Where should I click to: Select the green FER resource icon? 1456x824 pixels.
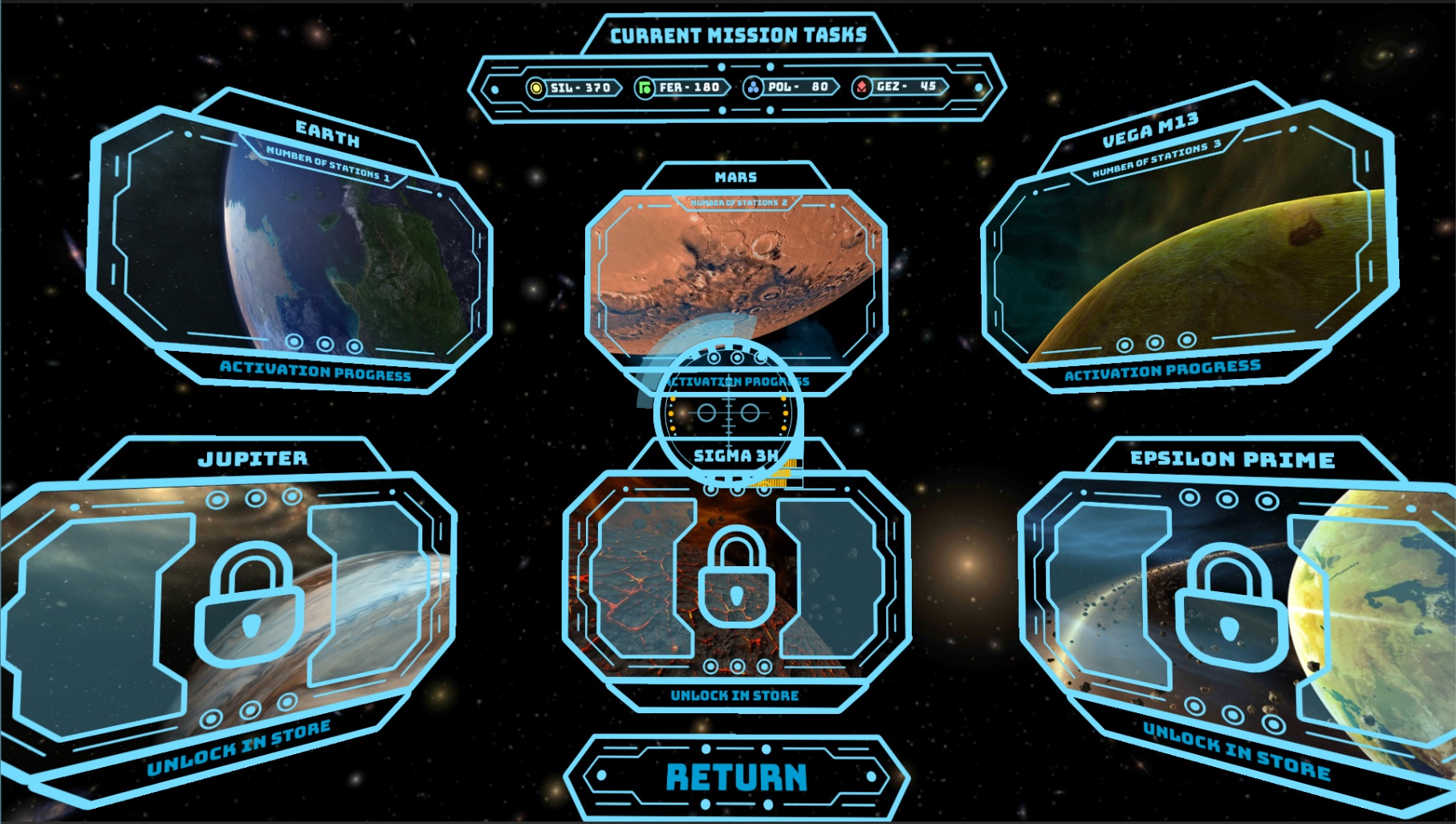[x=646, y=86]
